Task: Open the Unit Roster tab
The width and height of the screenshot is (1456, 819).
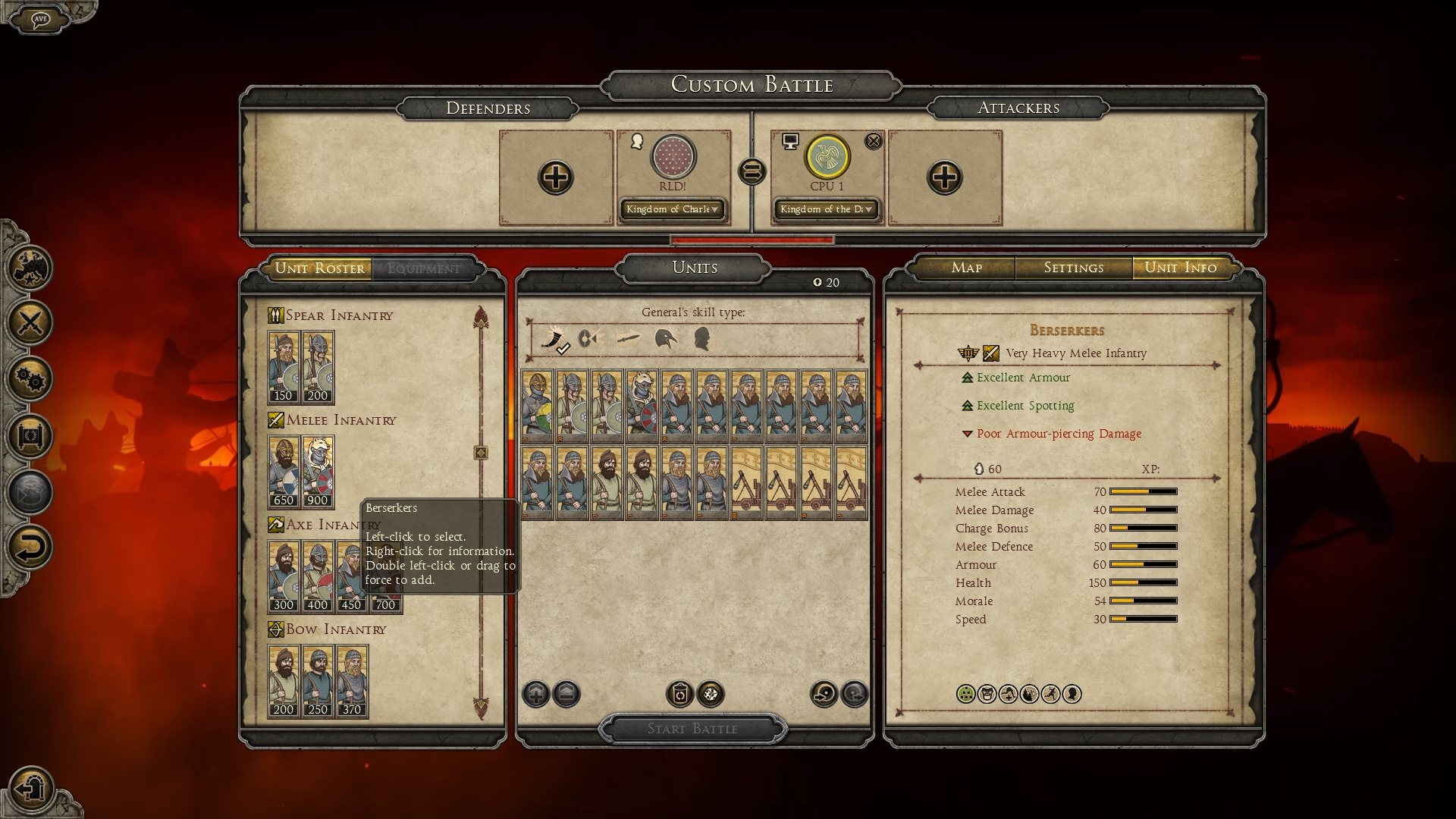Action: point(319,268)
